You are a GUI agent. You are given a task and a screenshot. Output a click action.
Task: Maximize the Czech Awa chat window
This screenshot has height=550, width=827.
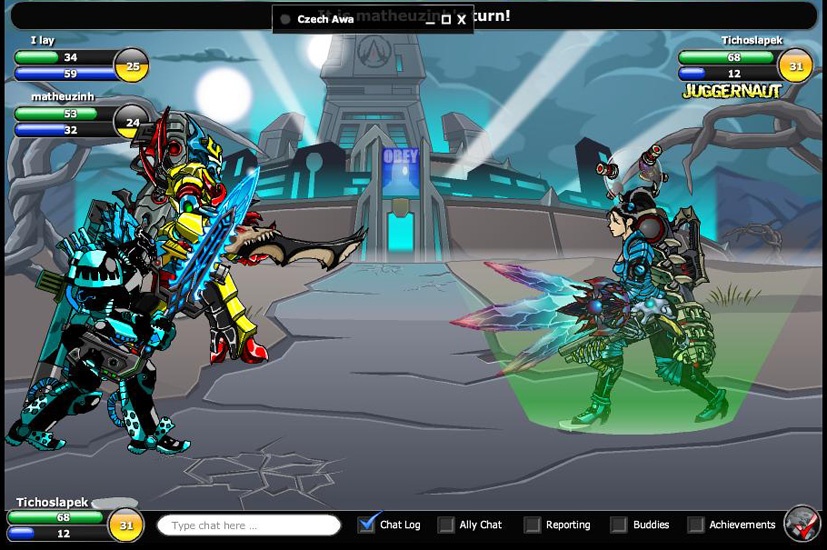click(446, 19)
